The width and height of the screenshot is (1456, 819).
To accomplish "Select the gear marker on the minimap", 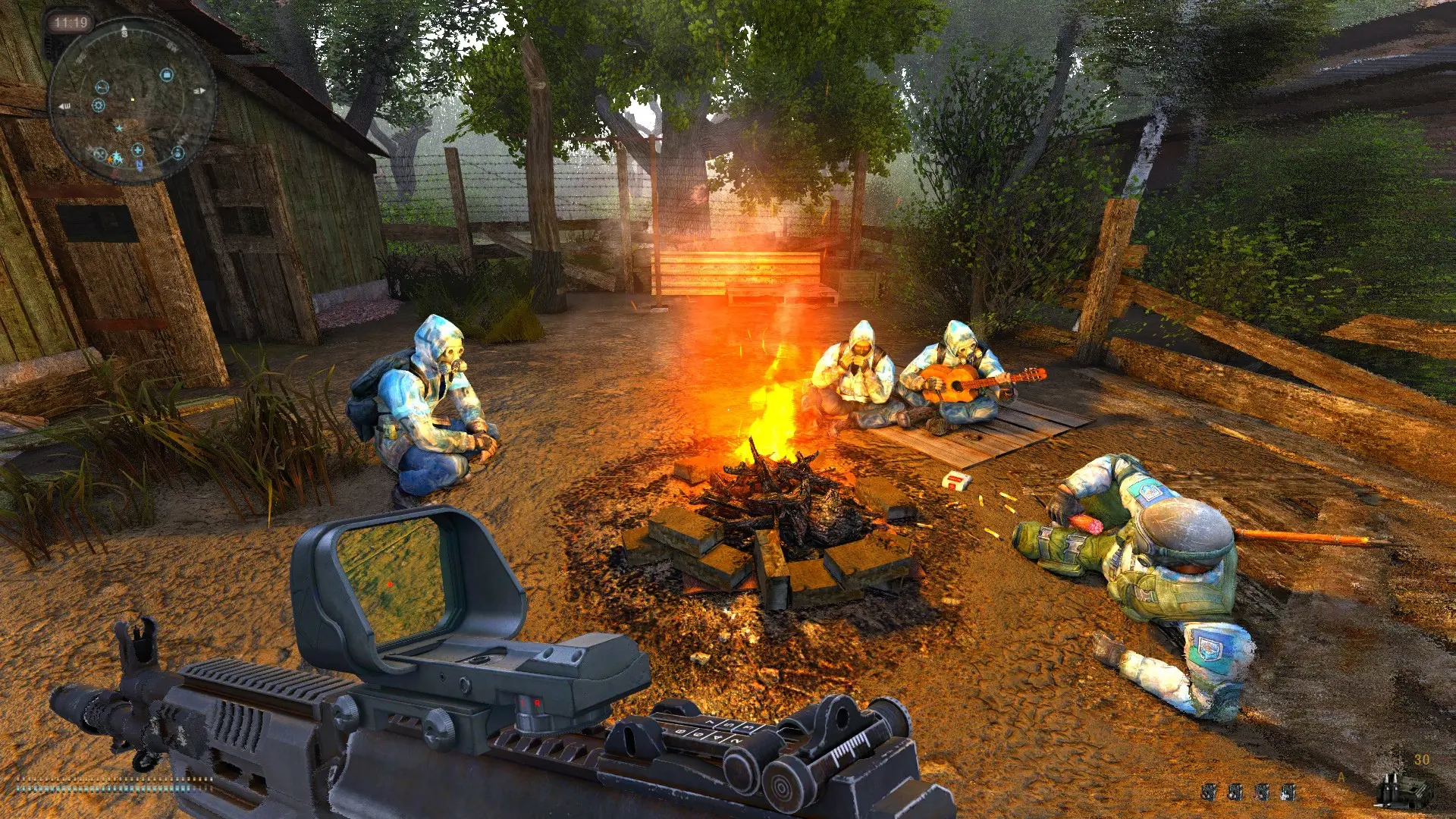I will tap(98, 105).
